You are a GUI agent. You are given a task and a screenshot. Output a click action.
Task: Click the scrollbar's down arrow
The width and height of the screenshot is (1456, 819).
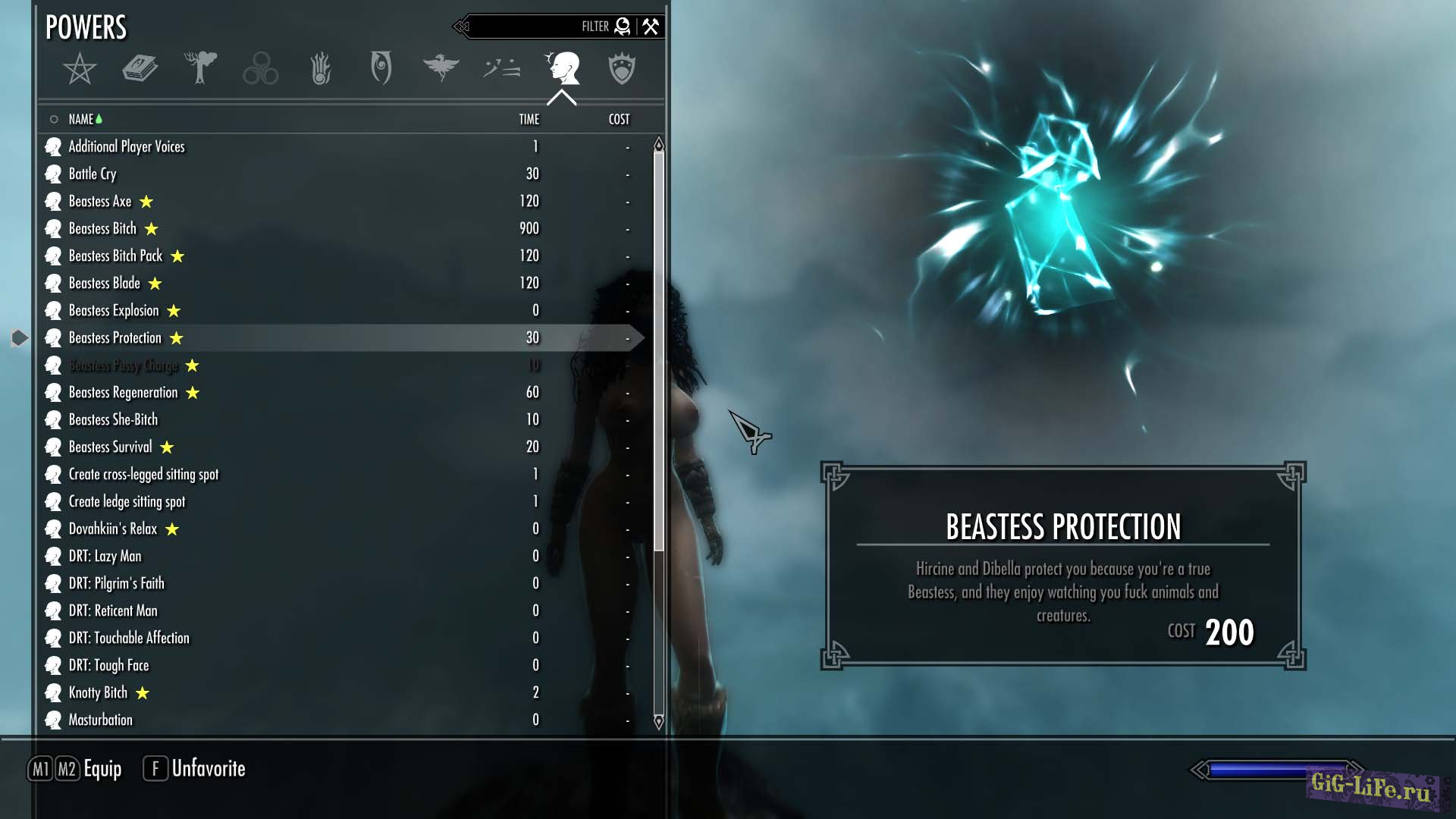[x=658, y=721]
